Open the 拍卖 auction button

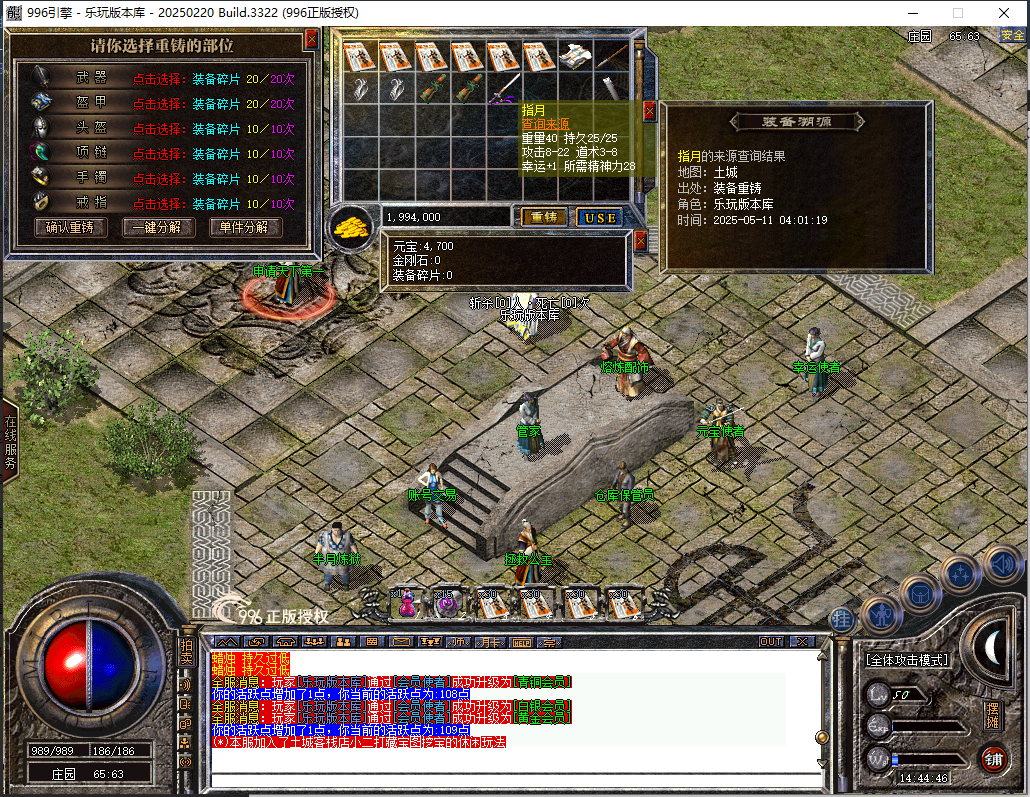point(186,650)
